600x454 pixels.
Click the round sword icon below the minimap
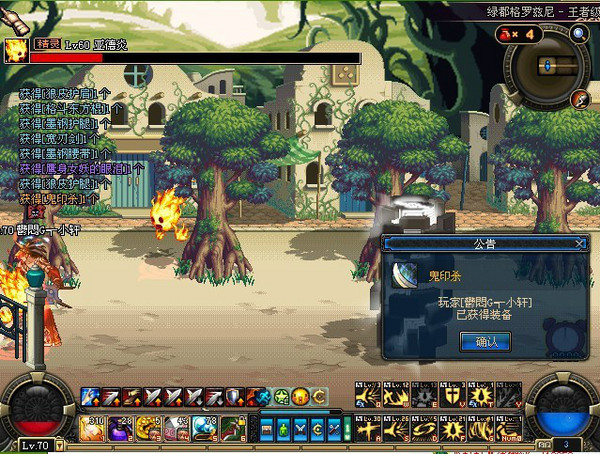(579, 99)
